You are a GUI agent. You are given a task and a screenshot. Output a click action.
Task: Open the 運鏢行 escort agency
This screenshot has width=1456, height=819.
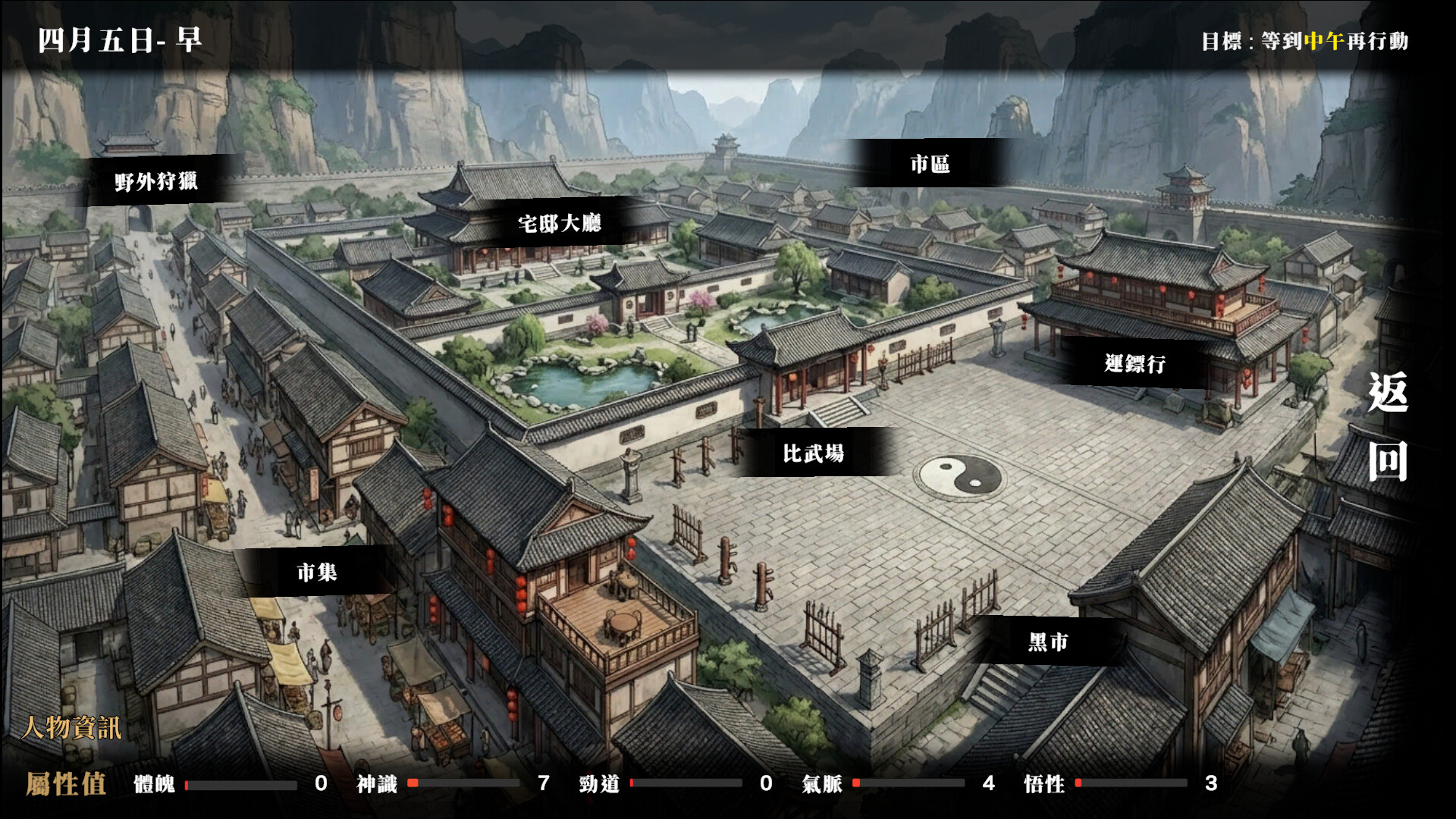pyautogui.click(x=1135, y=365)
